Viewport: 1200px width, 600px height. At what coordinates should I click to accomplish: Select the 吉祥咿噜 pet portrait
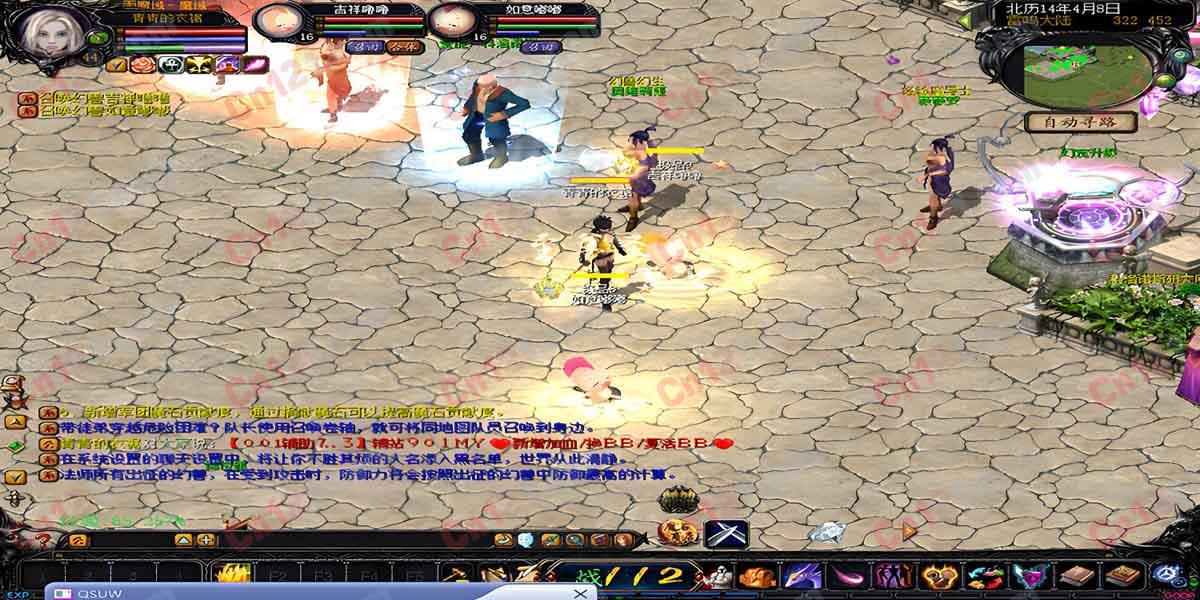click(x=282, y=20)
